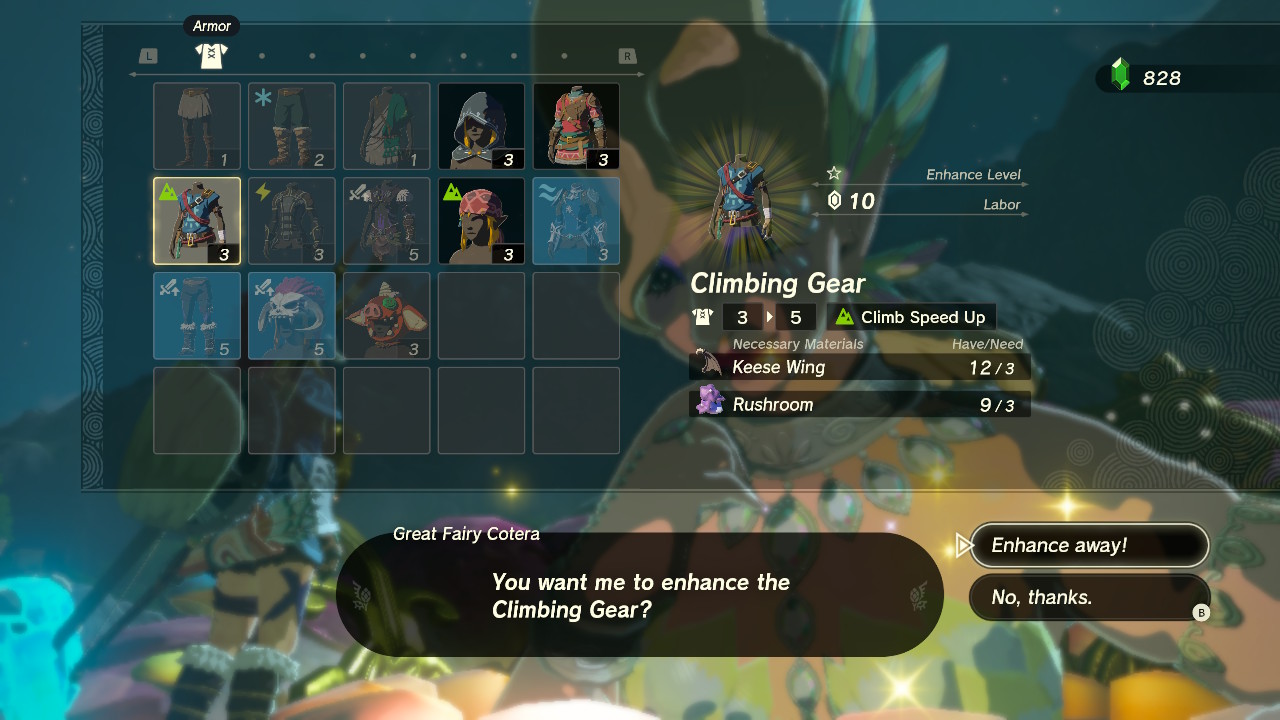Screen dimensions: 1280x720
Task: Open the Armor category tab
Action: tap(211, 55)
